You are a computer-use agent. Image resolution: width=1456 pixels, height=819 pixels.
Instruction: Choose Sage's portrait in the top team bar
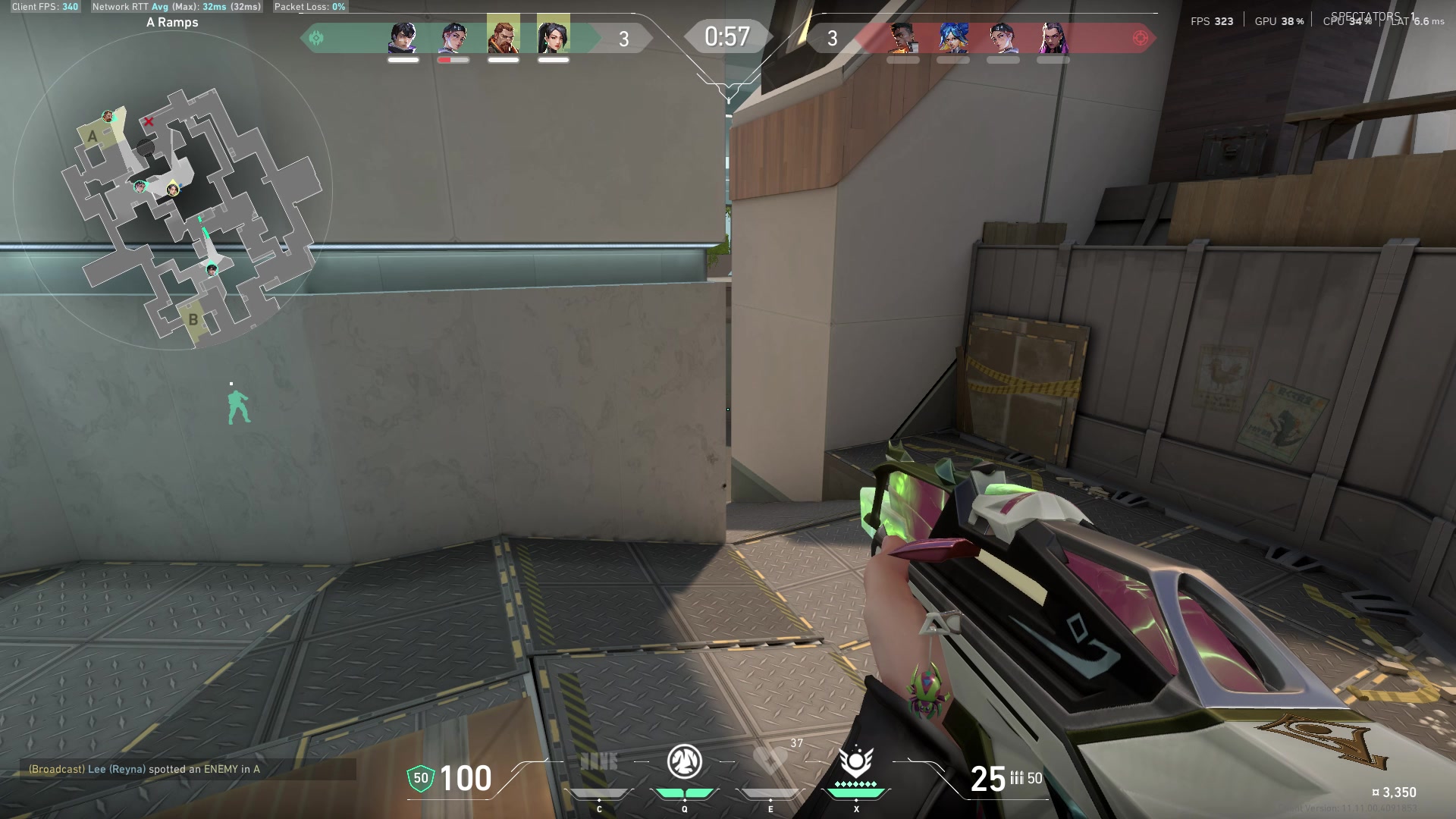(554, 37)
